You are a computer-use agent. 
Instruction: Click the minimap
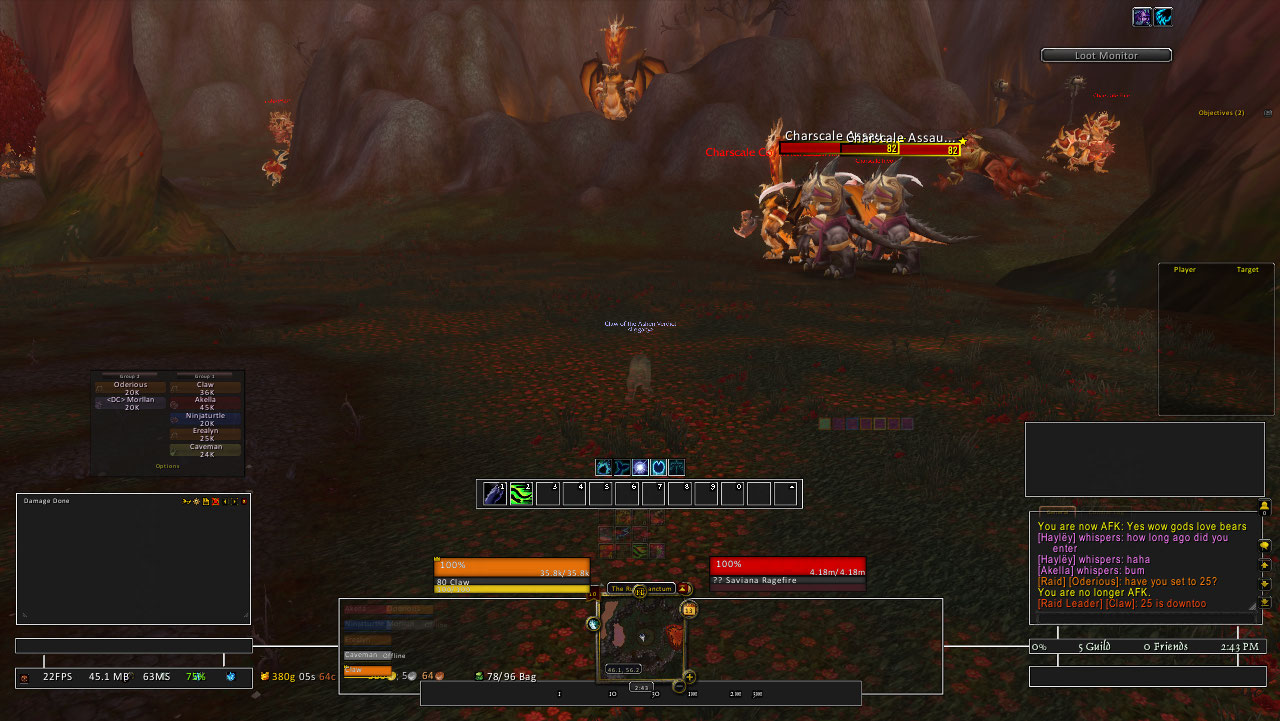(640, 637)
